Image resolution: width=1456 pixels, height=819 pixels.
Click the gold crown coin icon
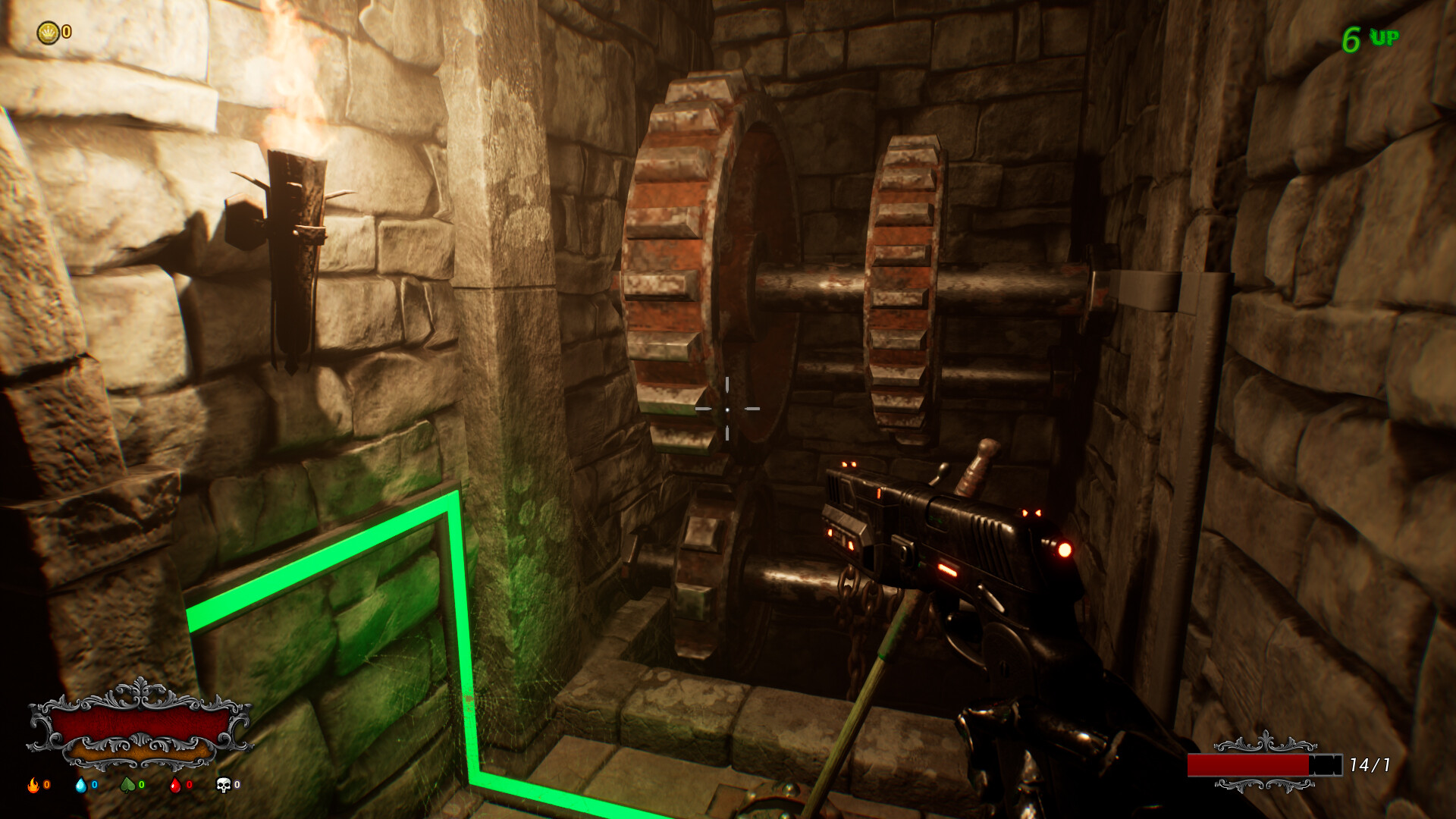(47, 32)
